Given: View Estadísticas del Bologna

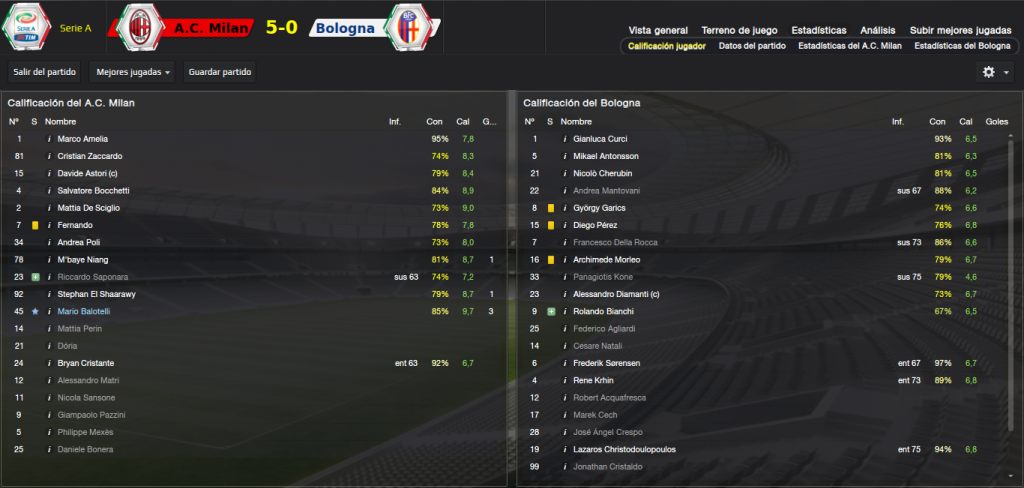Looking at the screenshot, I should [962, 46].
